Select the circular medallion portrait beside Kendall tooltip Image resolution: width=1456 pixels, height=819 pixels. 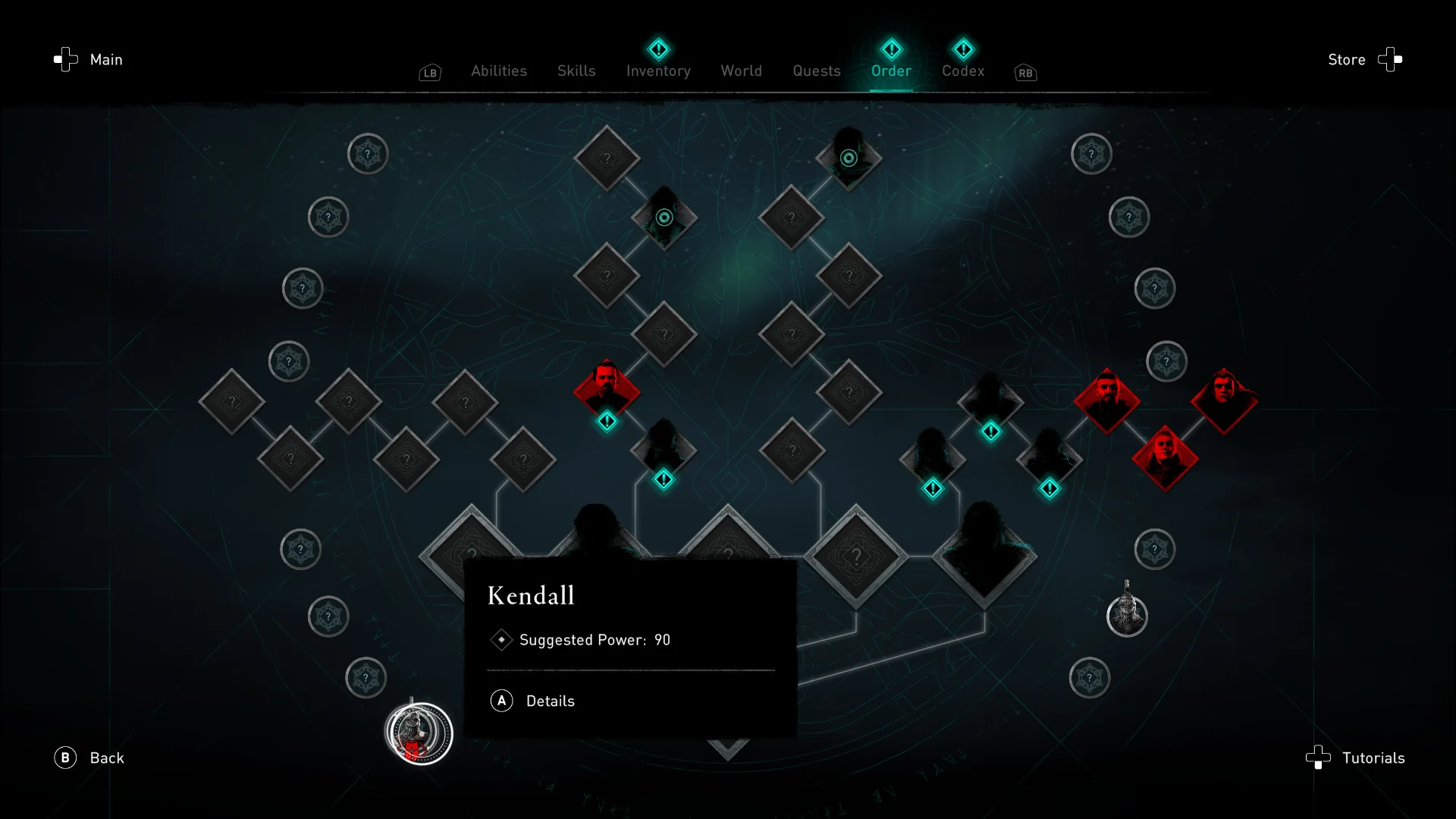pos(419,733)
